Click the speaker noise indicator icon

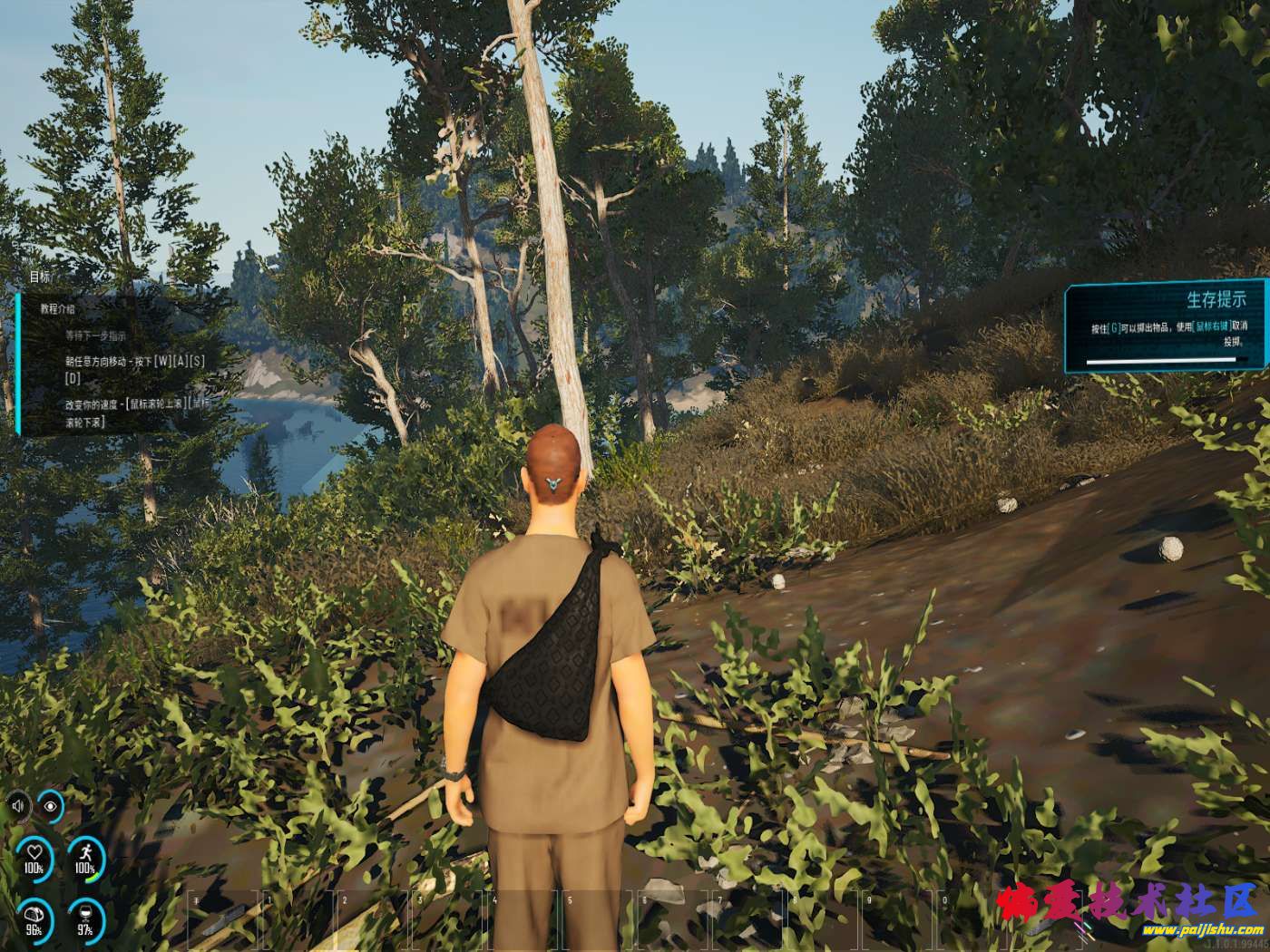(19, 805)
